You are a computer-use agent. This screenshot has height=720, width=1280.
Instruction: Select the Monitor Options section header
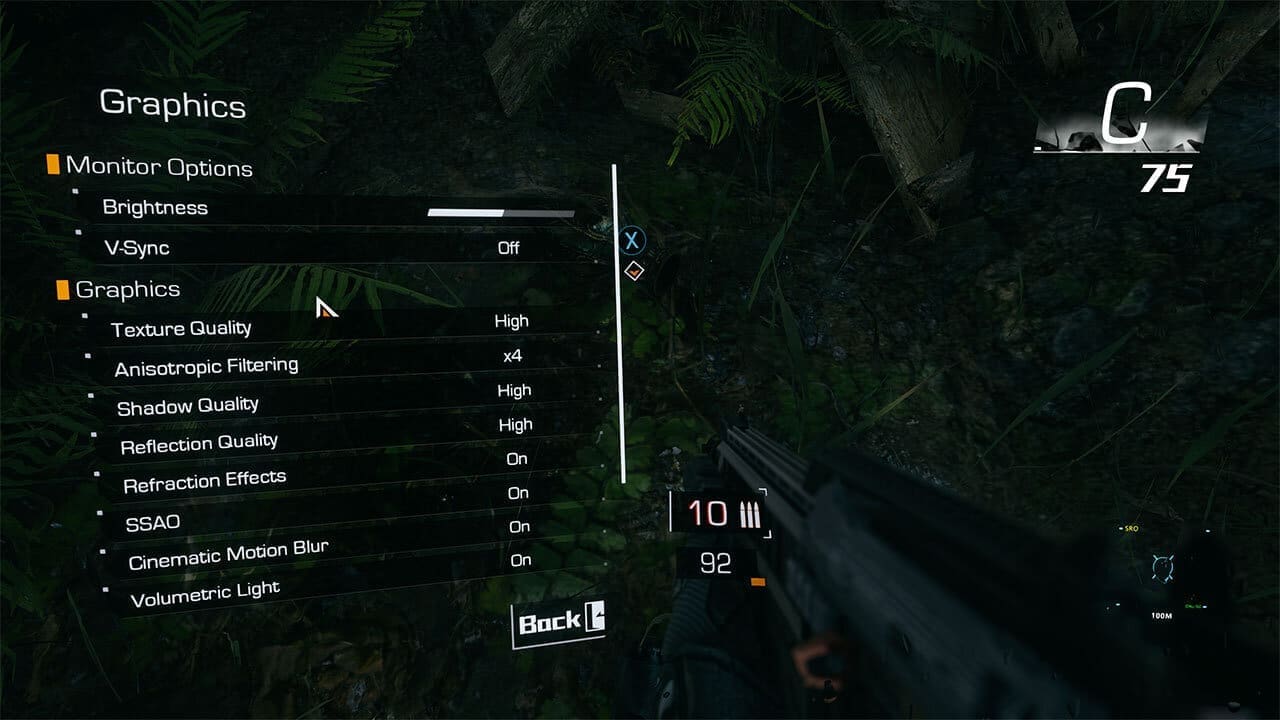(157, 167)
